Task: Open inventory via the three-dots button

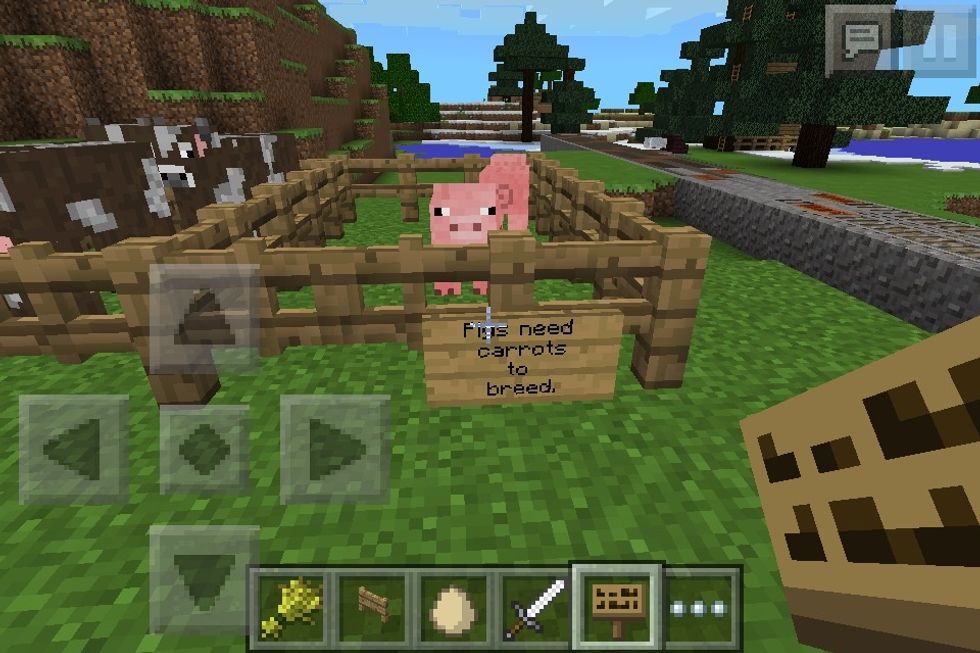Action: 699,607
